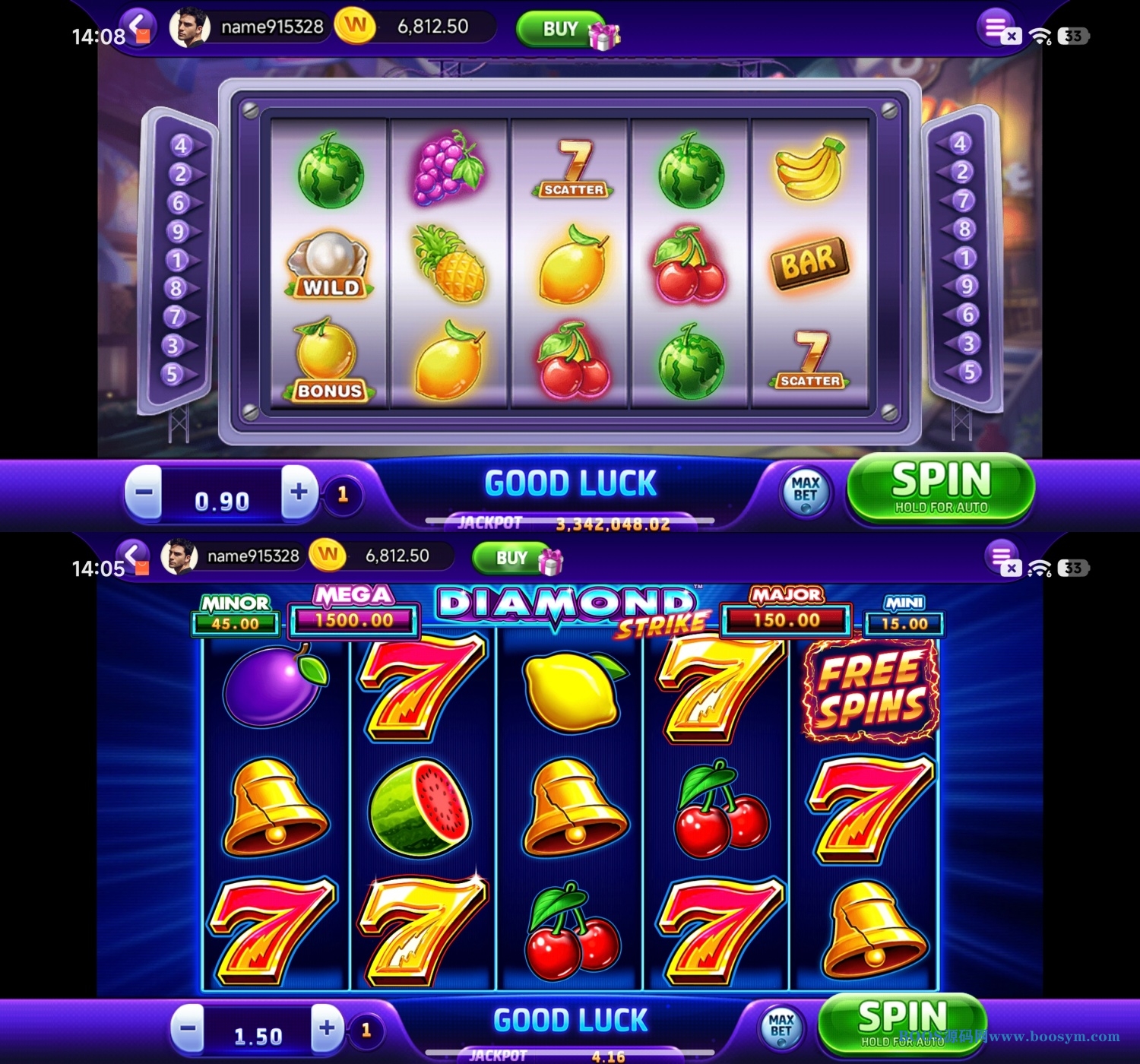The width and height of the screenshot is (1140, 1064).
Task: Open the BUY shop in Diamond Strike screen
Action: (512, 558)
